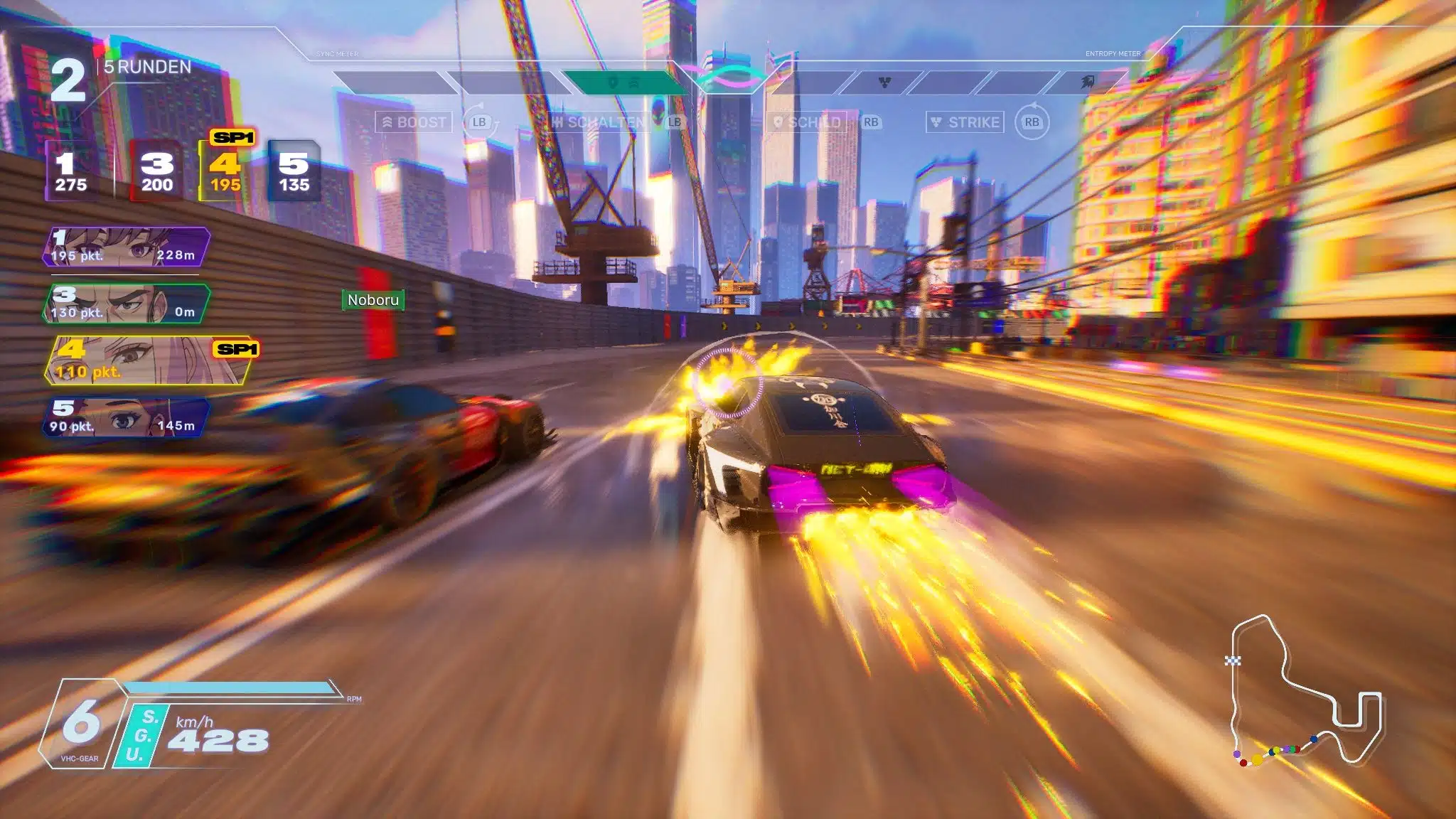Image resolution: width=1456 pixels, height=819 pixels.
Task: Click the red team 3 score tile
Action: click(156, 171)
